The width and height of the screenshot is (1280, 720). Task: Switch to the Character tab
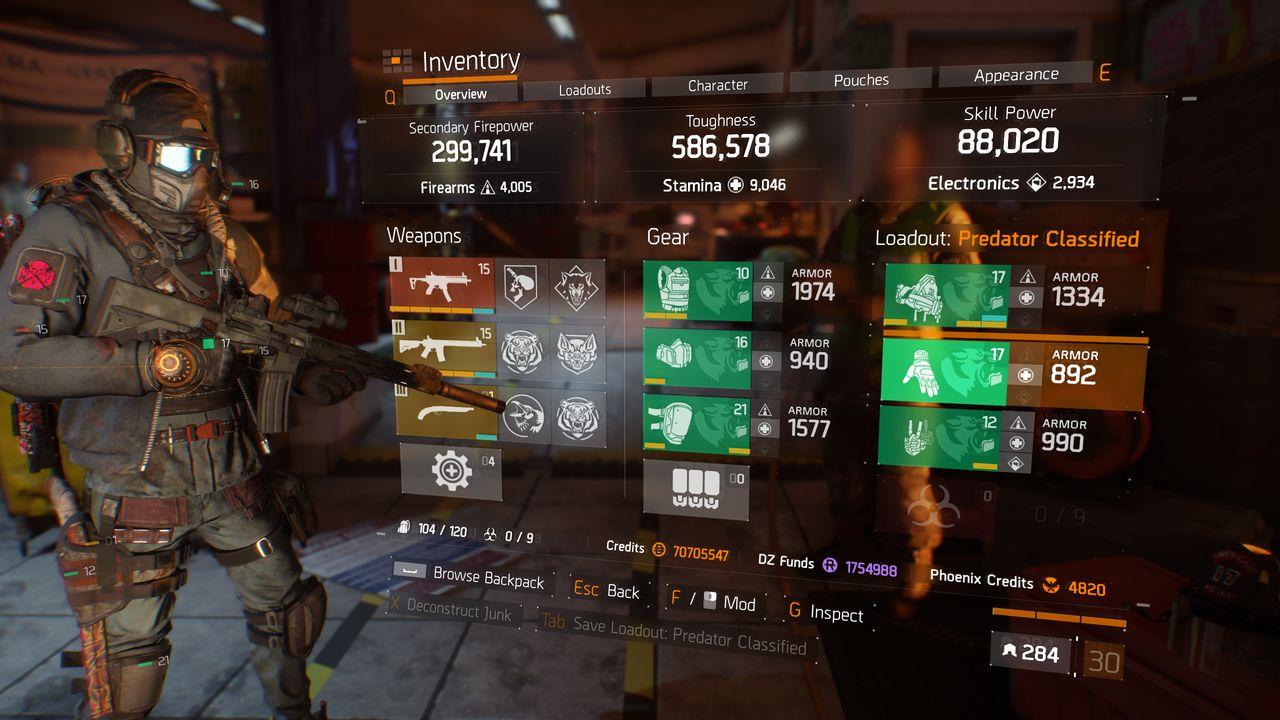point(718,86)
